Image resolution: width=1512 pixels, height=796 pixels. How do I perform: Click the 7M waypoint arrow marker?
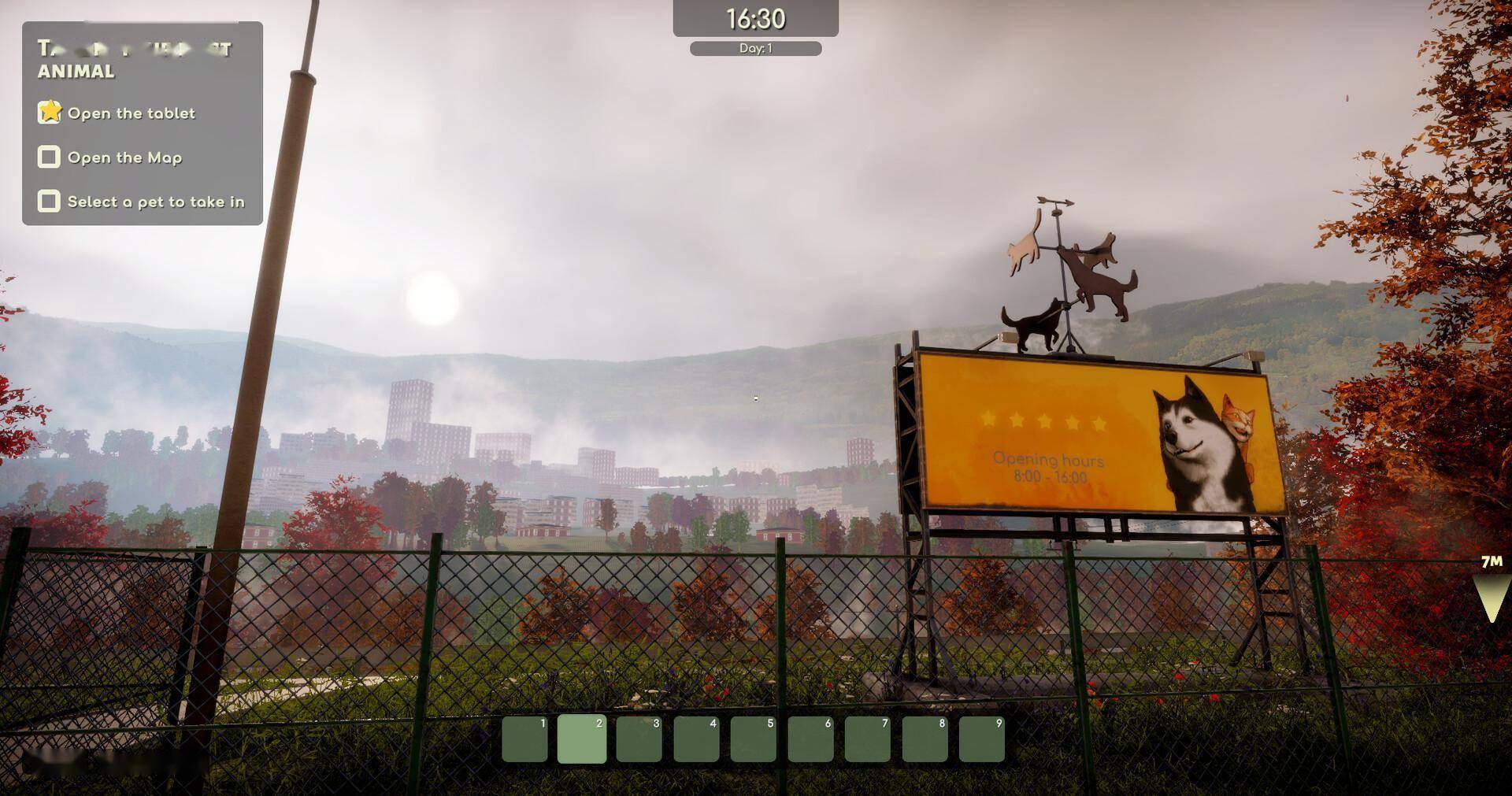tap(1491, 598)
